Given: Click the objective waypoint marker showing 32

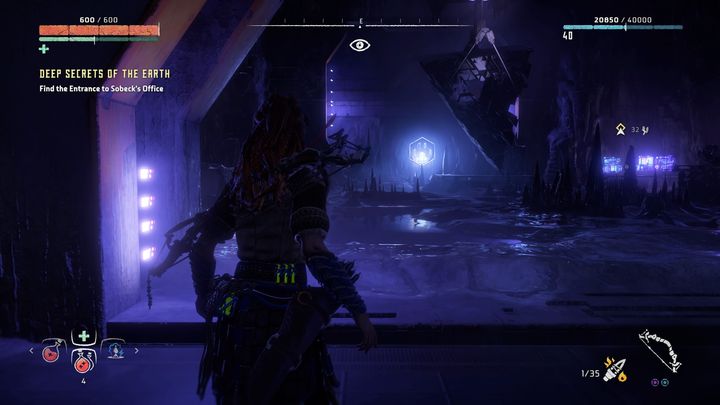Looking at the screenshot, I should tap(621, 129).
